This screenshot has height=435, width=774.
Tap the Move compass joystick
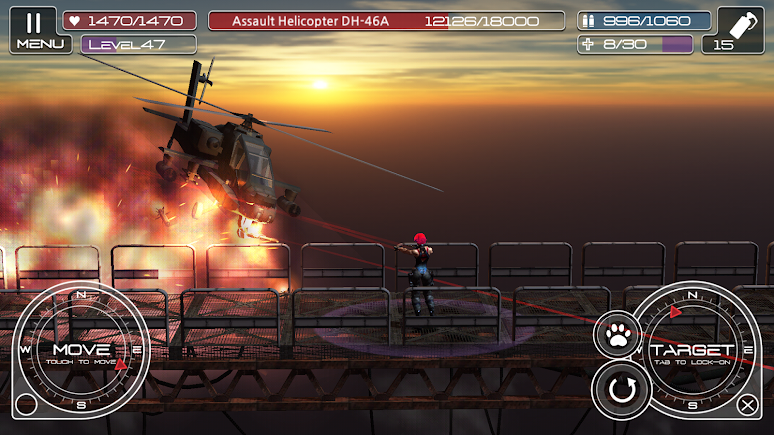[80, 350]
